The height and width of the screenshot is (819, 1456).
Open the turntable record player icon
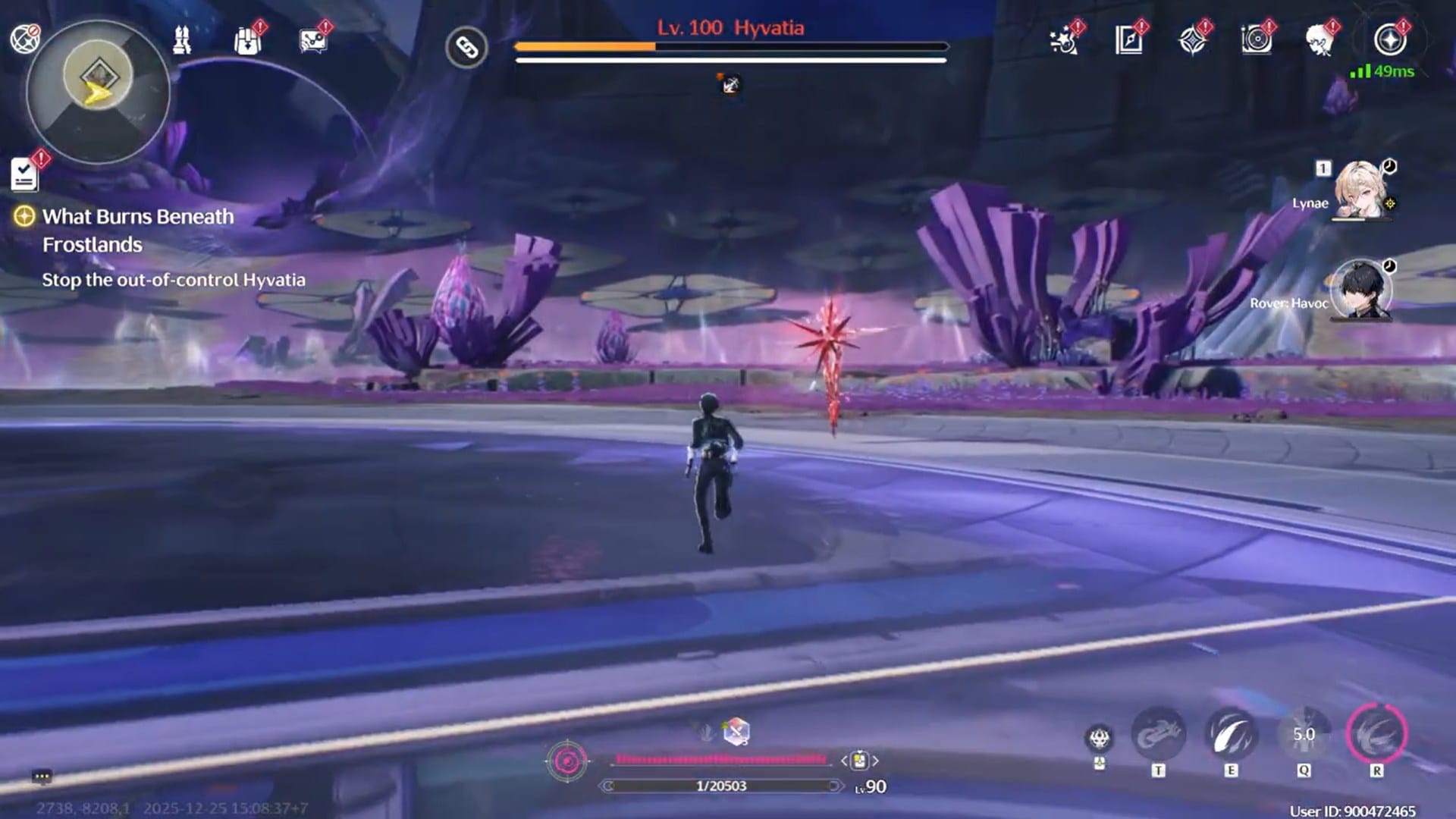click(1257, 40)
